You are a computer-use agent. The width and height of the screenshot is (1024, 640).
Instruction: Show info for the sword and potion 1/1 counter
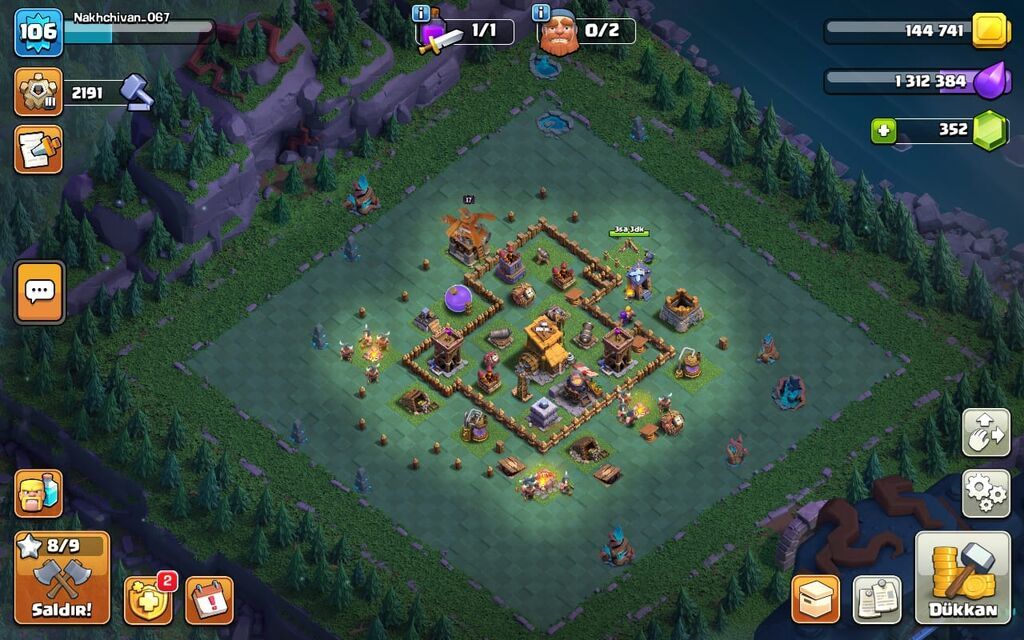pos(422,13)
